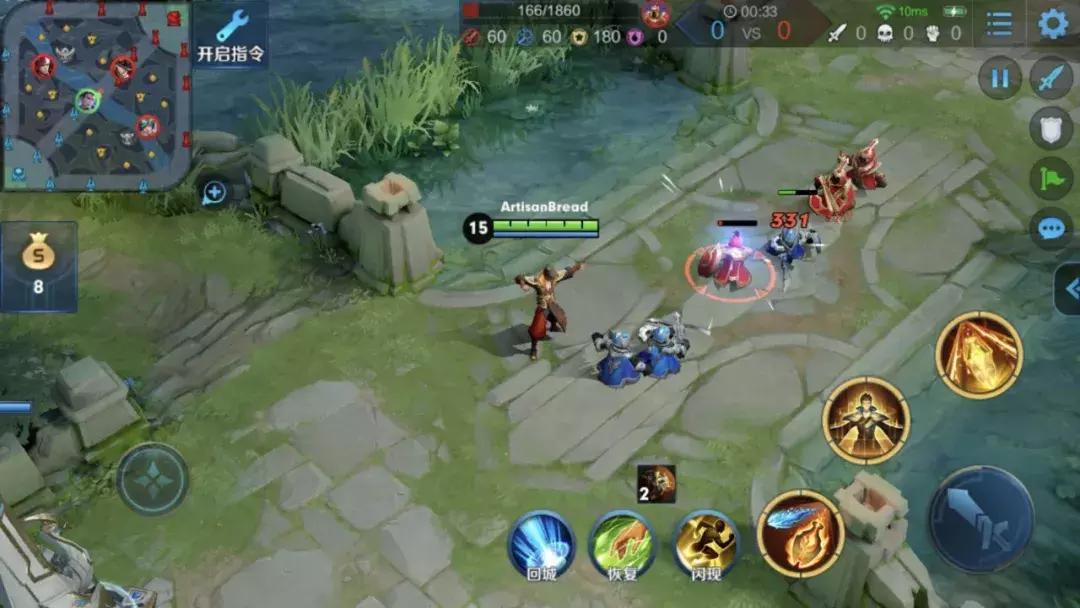Cast the golden blade ultimate skill
Screen dimensions: 1080x608
pos(979,355)
